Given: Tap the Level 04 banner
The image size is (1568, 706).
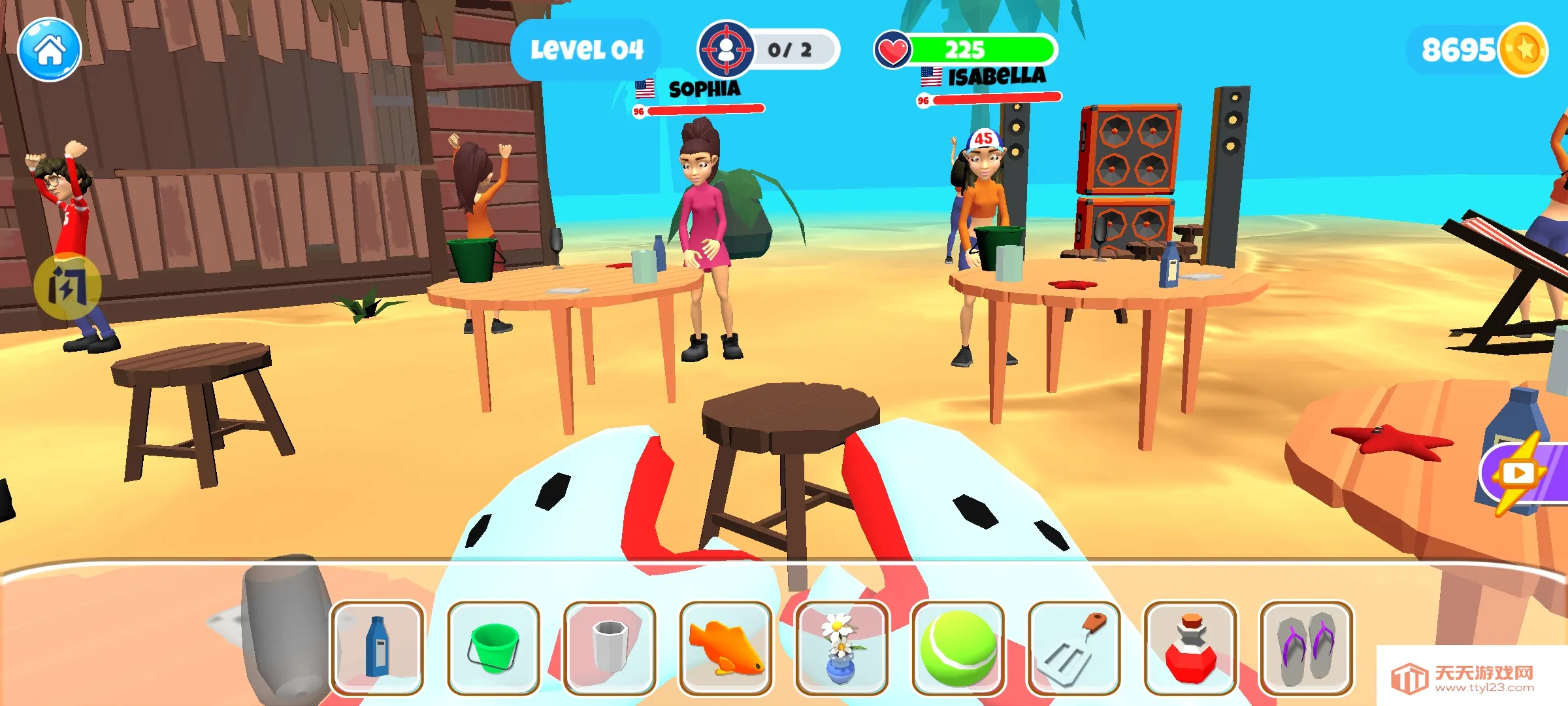Looking at the screenshot, I should (x=588, y=47).
